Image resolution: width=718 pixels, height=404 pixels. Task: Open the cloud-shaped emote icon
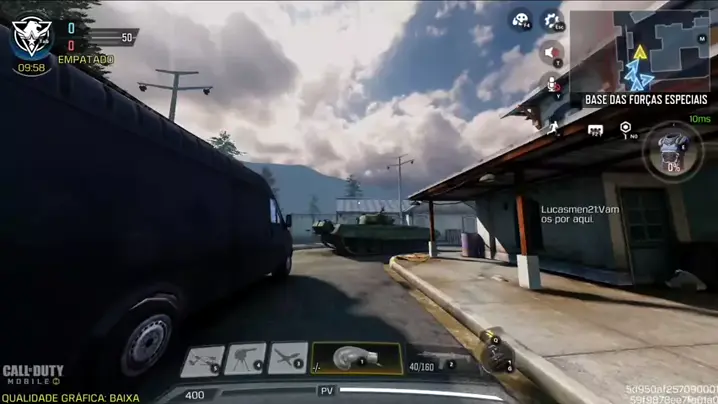(520, 20)
